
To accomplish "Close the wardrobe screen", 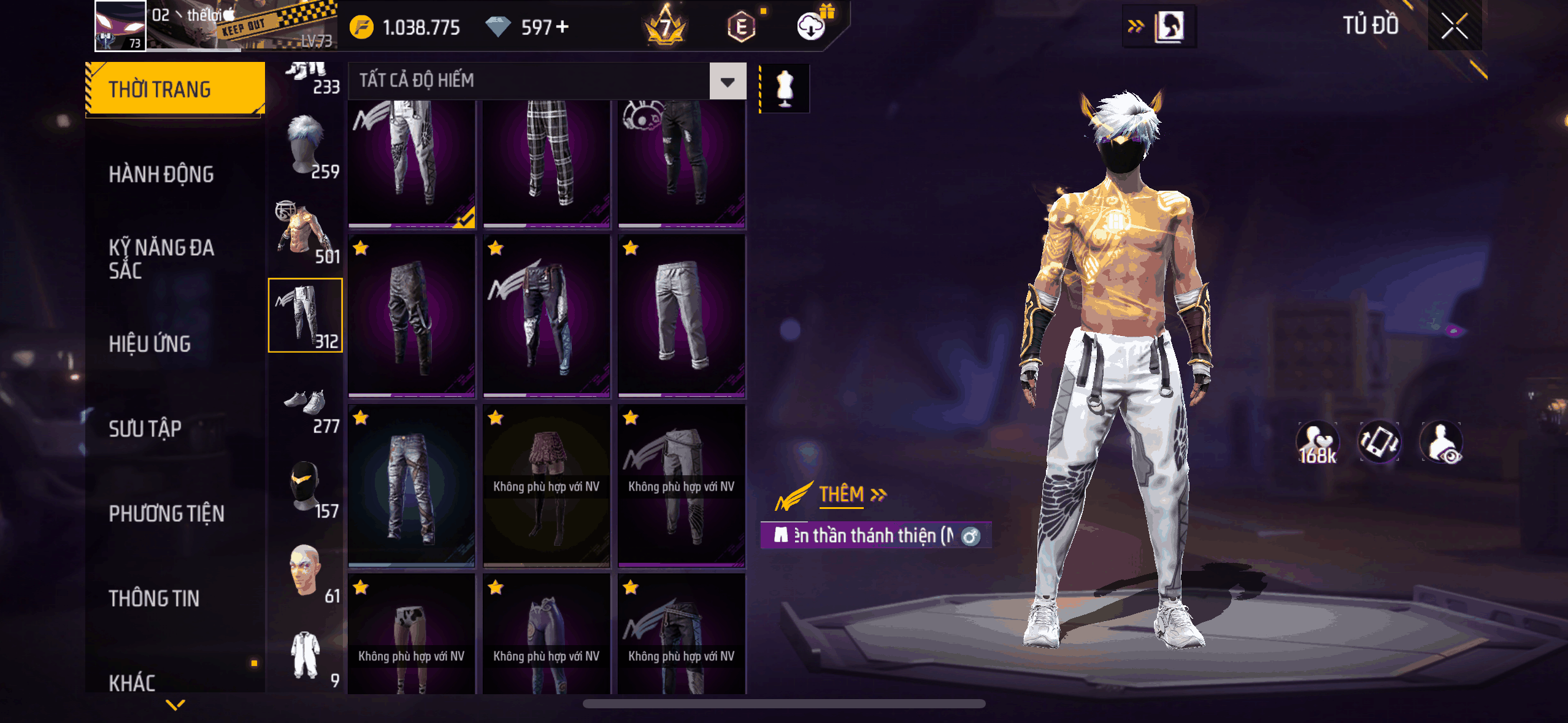I will [1454, 26].
